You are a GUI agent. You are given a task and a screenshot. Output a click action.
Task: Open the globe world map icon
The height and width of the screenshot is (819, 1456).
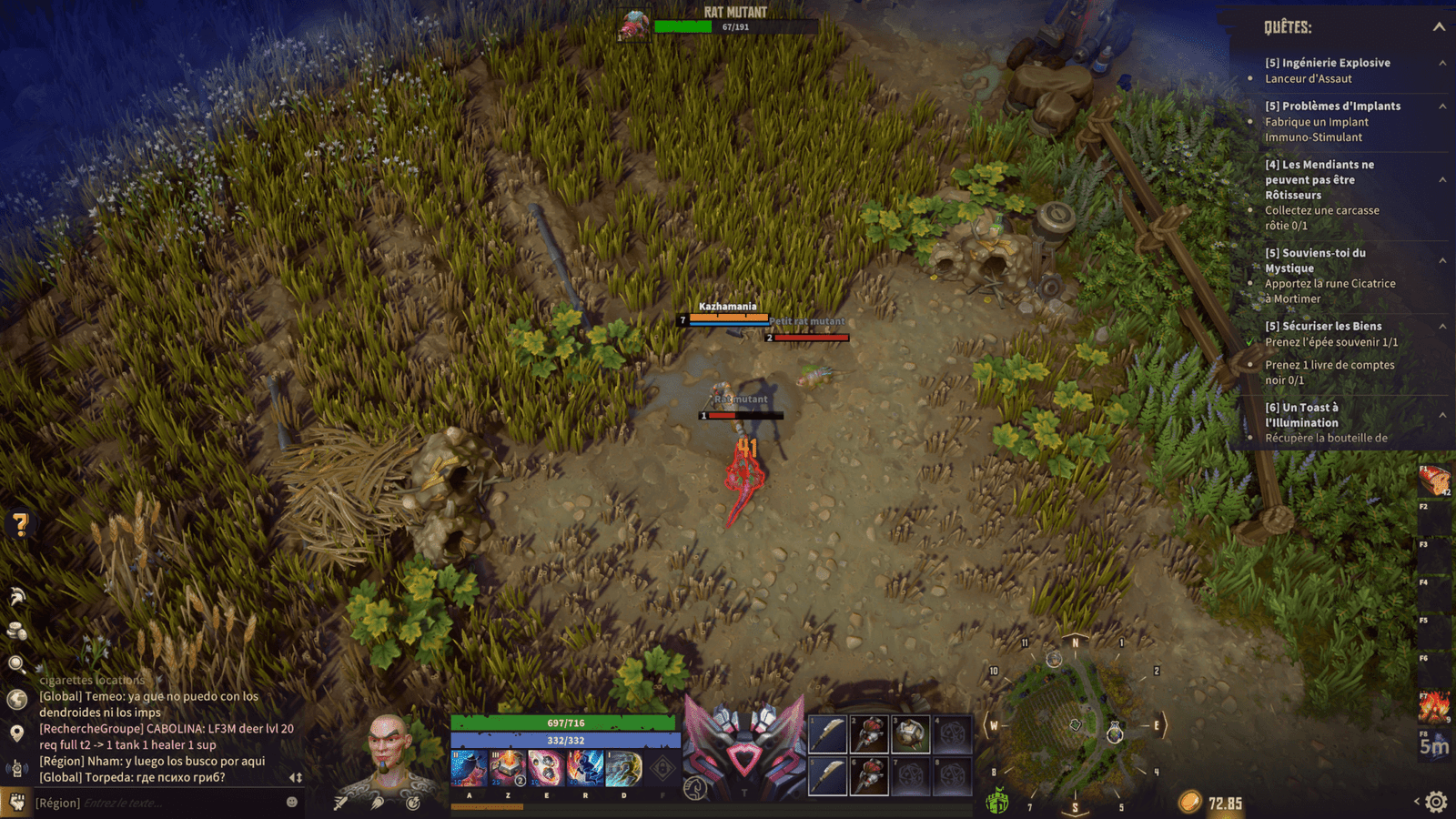(16, 699)
